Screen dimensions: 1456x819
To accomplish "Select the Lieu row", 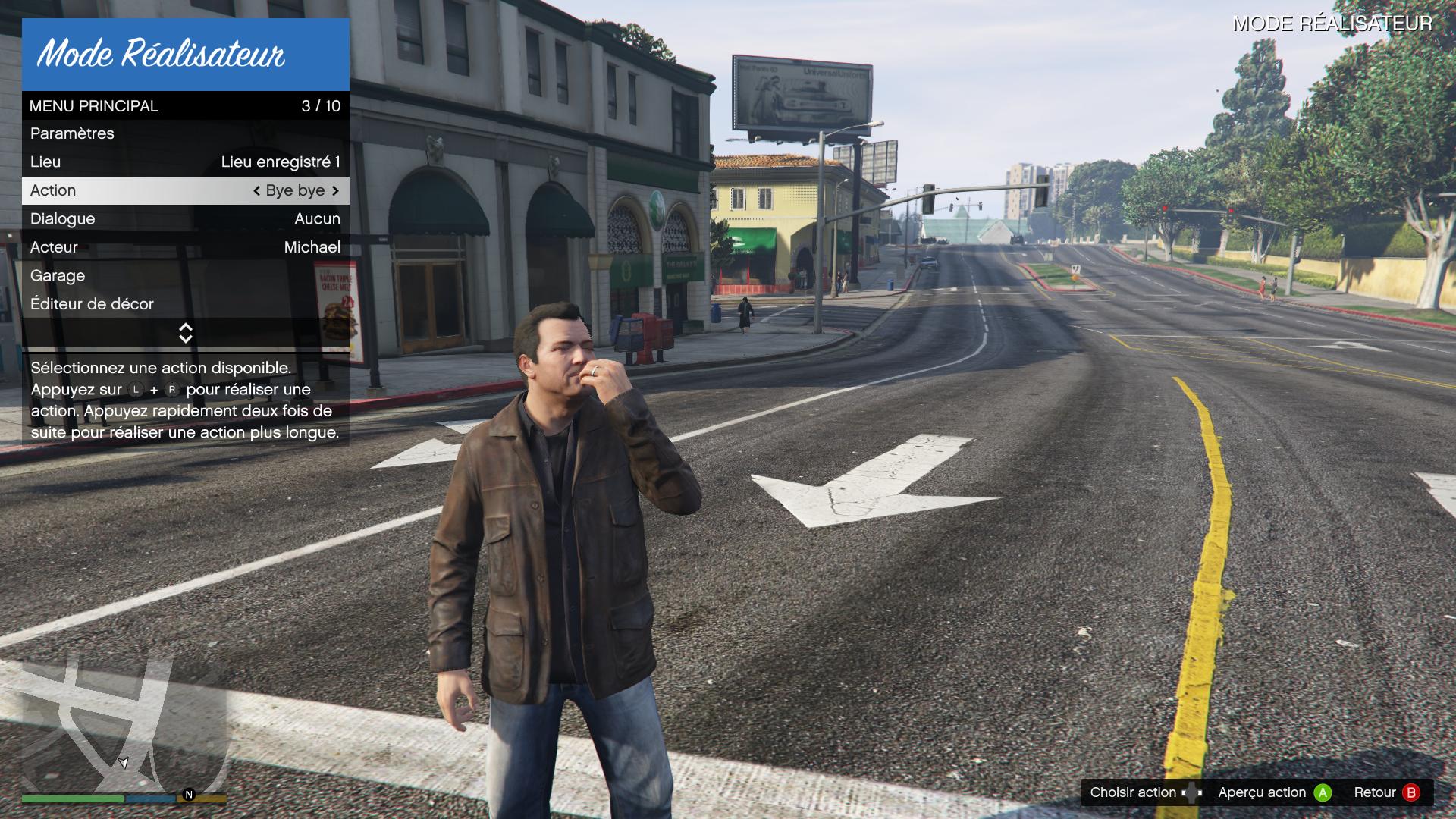I will pos(185,162).
